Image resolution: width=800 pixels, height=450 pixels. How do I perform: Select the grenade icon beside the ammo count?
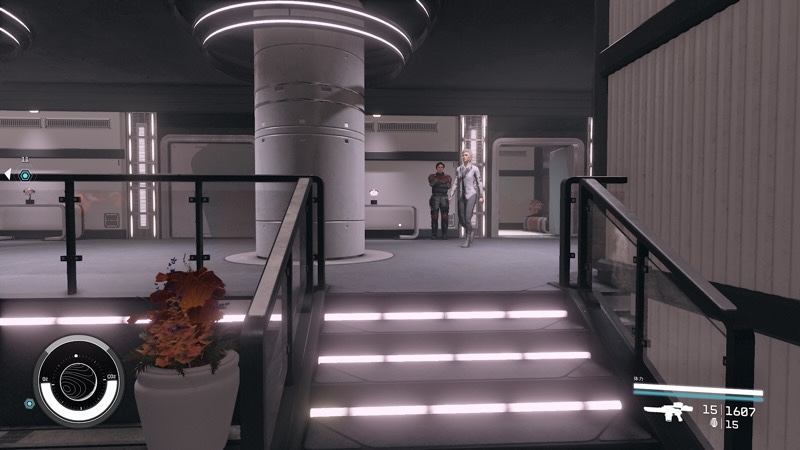click(x=711, y=424)
